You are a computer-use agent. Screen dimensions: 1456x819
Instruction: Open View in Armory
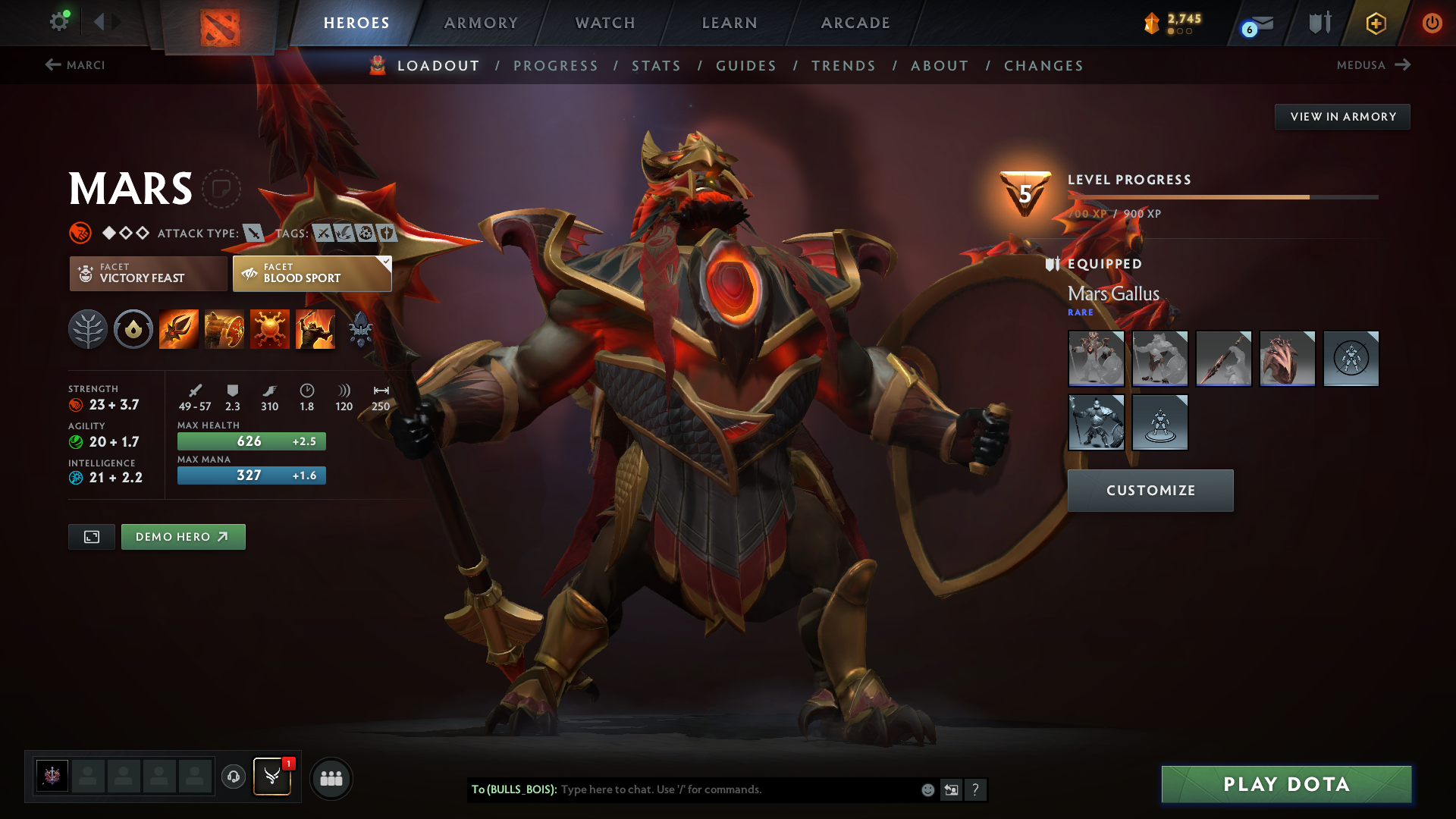pyautogui.click(x=1342, y=117)
